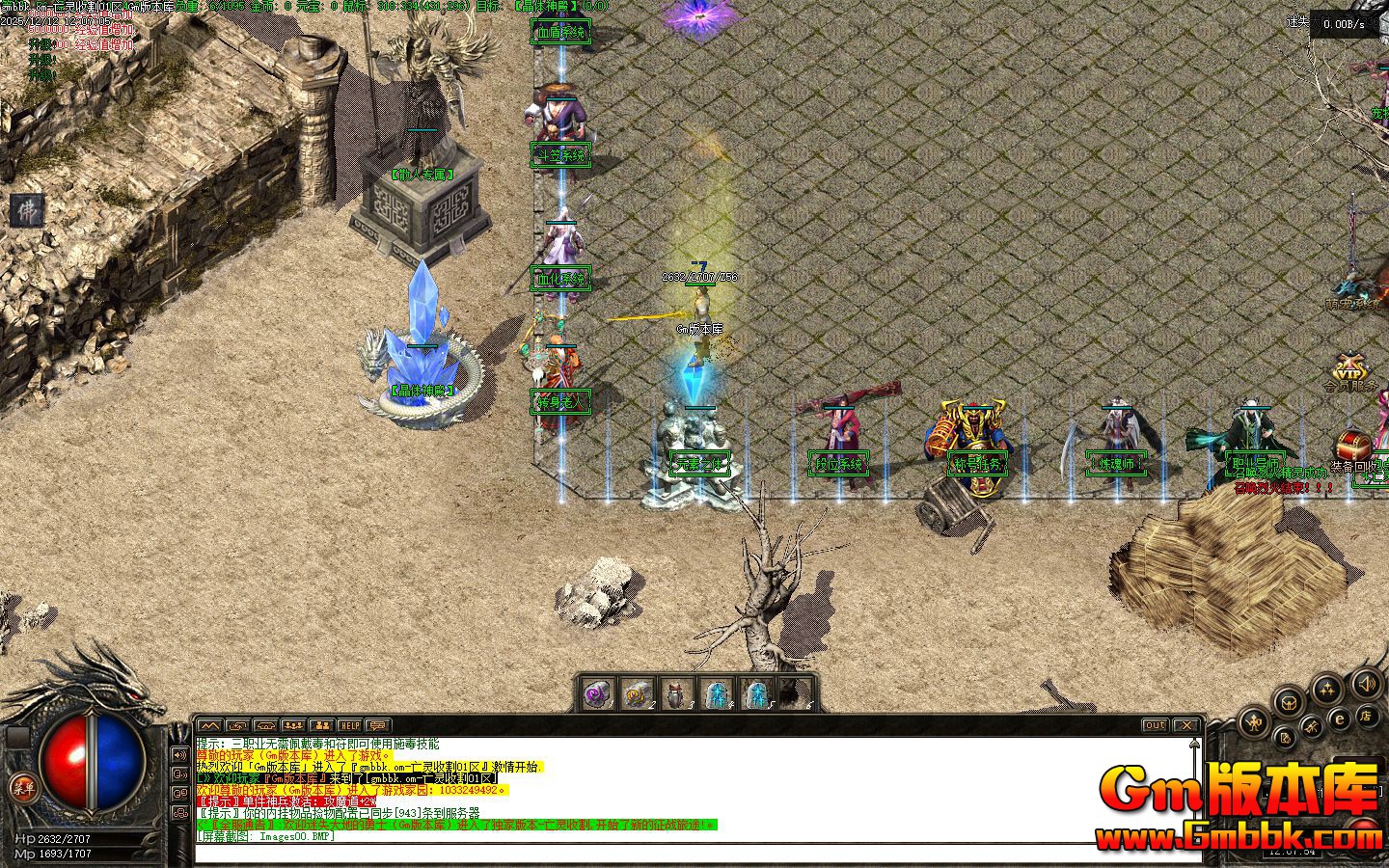
Task: Open the three-person group button above chat
Action: (293, 725)
